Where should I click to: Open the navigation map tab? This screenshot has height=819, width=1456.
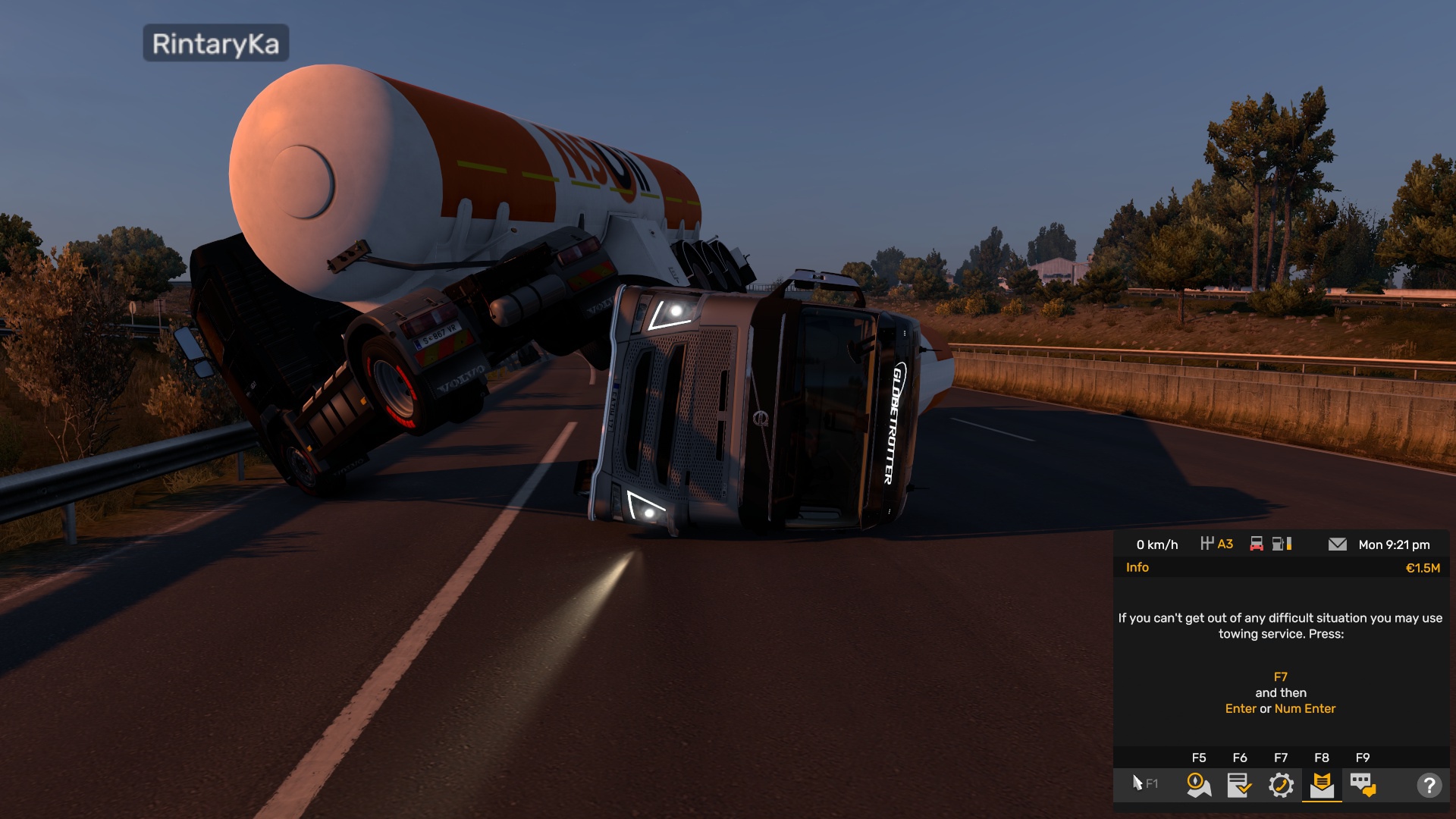point(1198,785)
